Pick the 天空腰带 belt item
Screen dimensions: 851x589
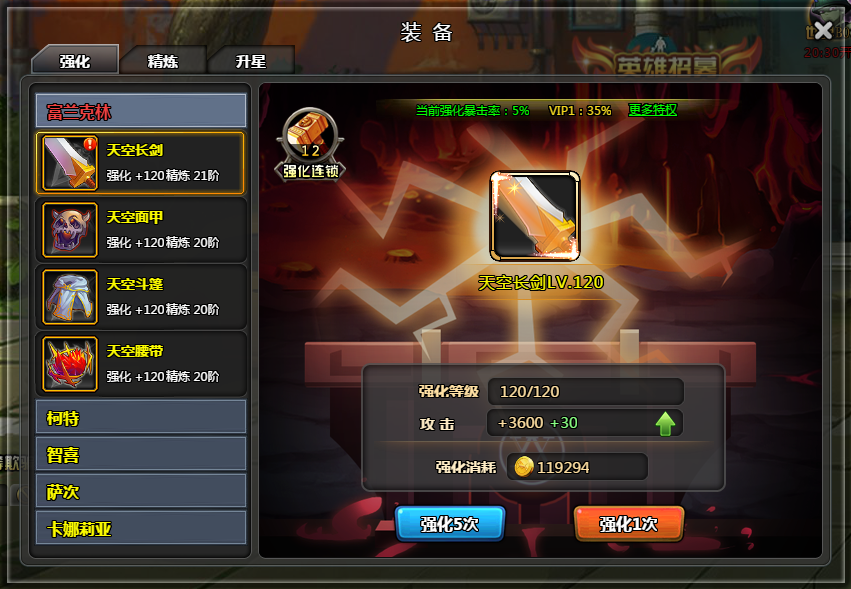point(141,363)
